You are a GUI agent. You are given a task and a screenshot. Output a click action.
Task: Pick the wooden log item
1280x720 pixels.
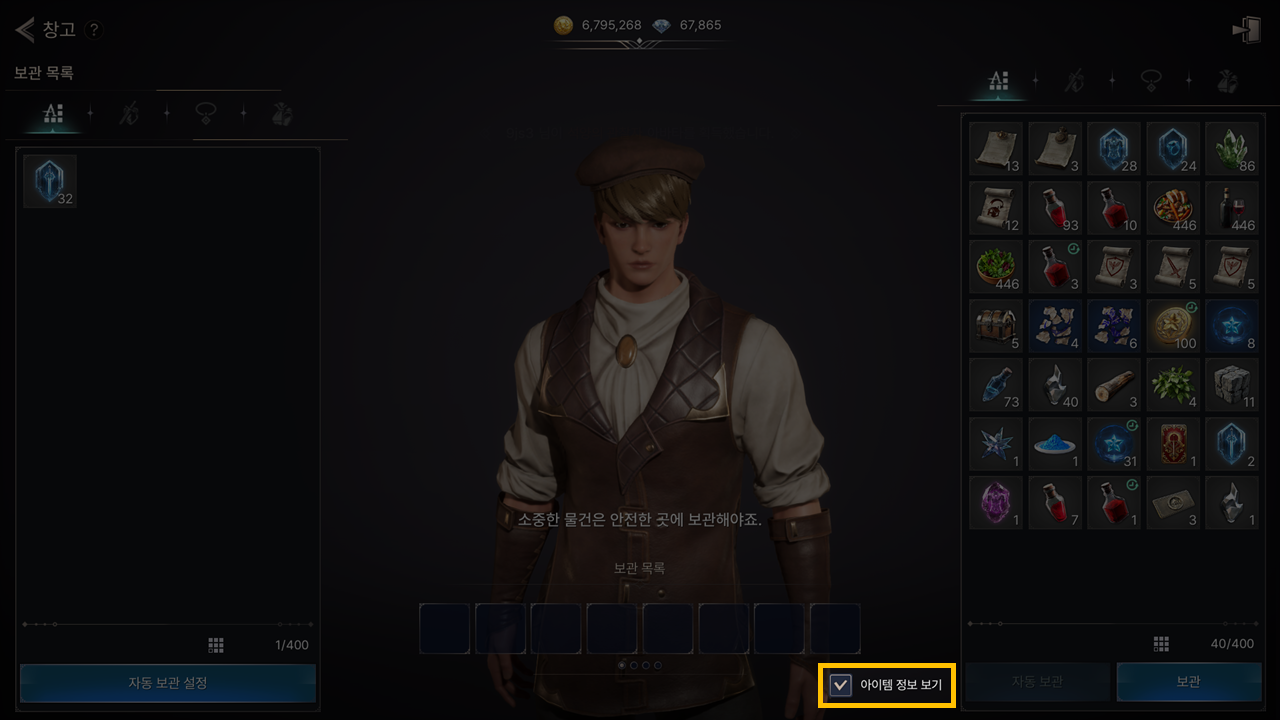1114,384
